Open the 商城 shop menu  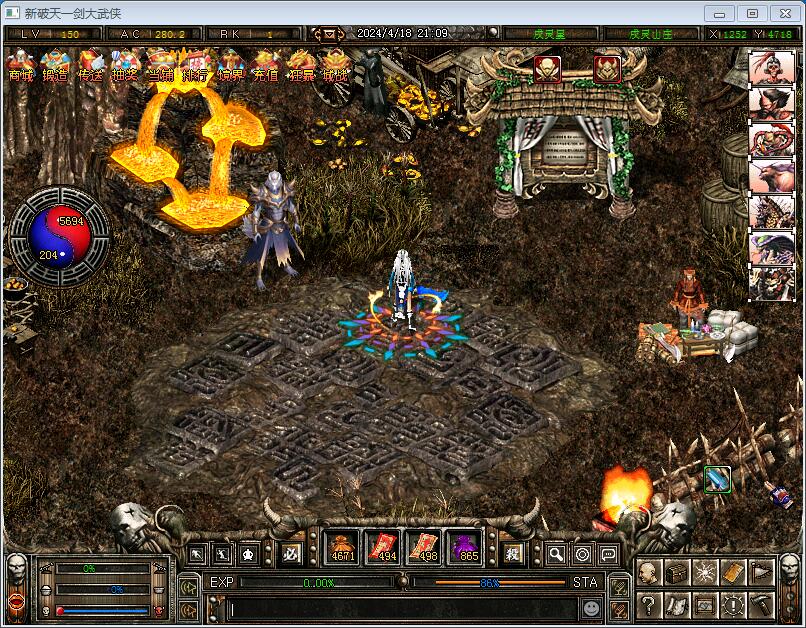(20, 66)
